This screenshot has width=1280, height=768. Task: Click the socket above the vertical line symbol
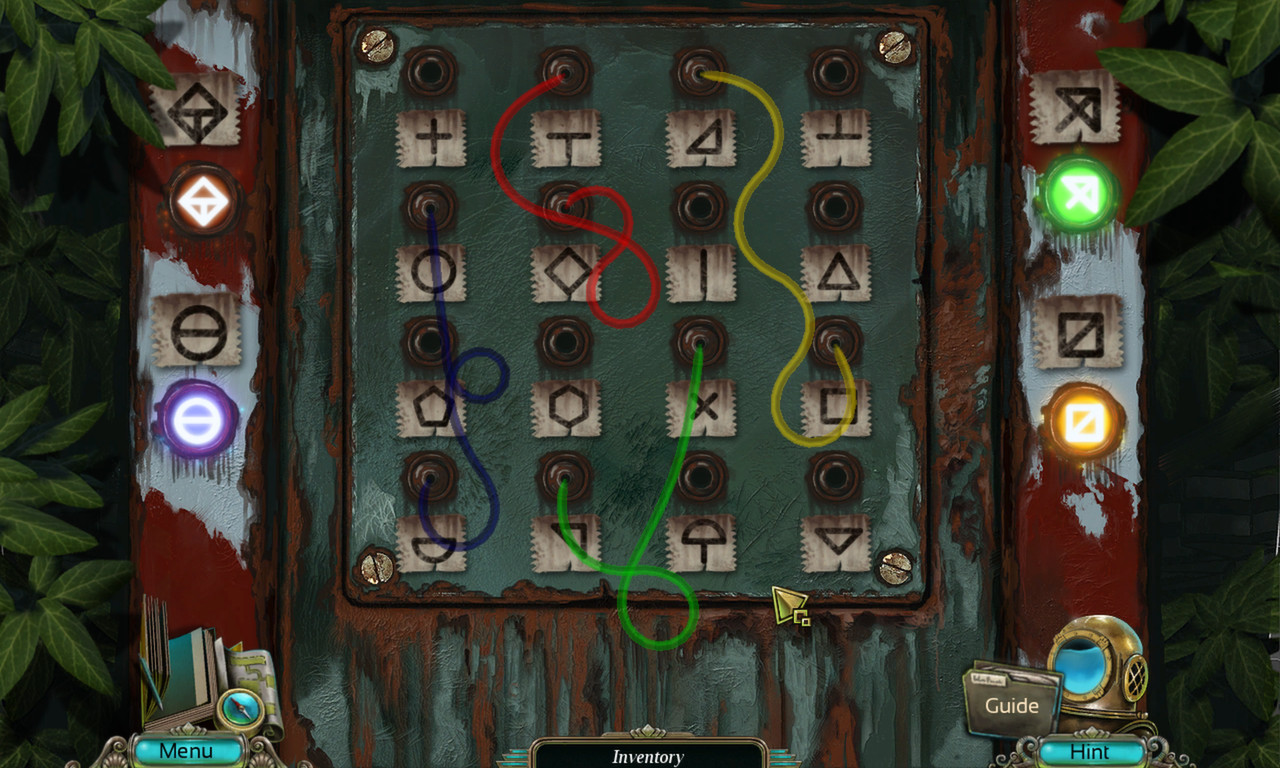pos(700,207)
